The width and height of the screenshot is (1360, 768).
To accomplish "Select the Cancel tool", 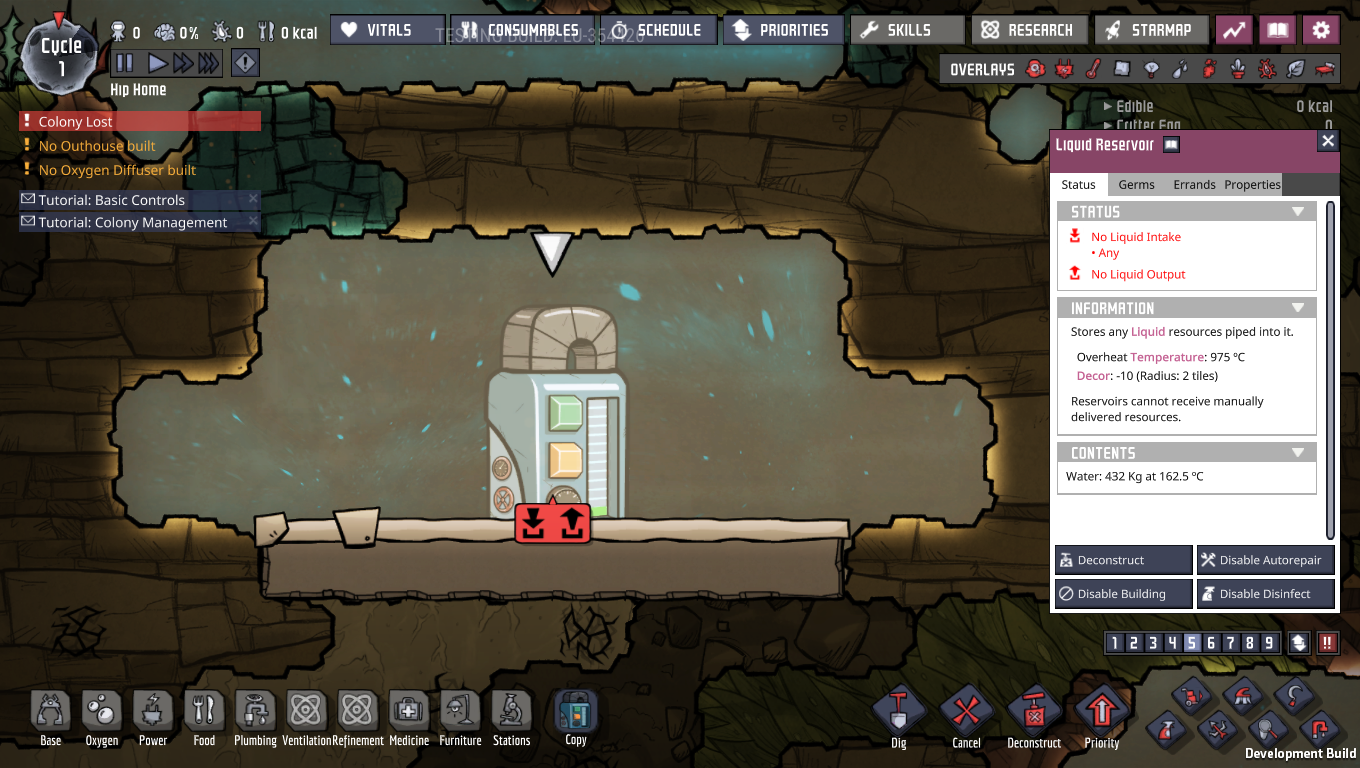I will coord(965,715).
